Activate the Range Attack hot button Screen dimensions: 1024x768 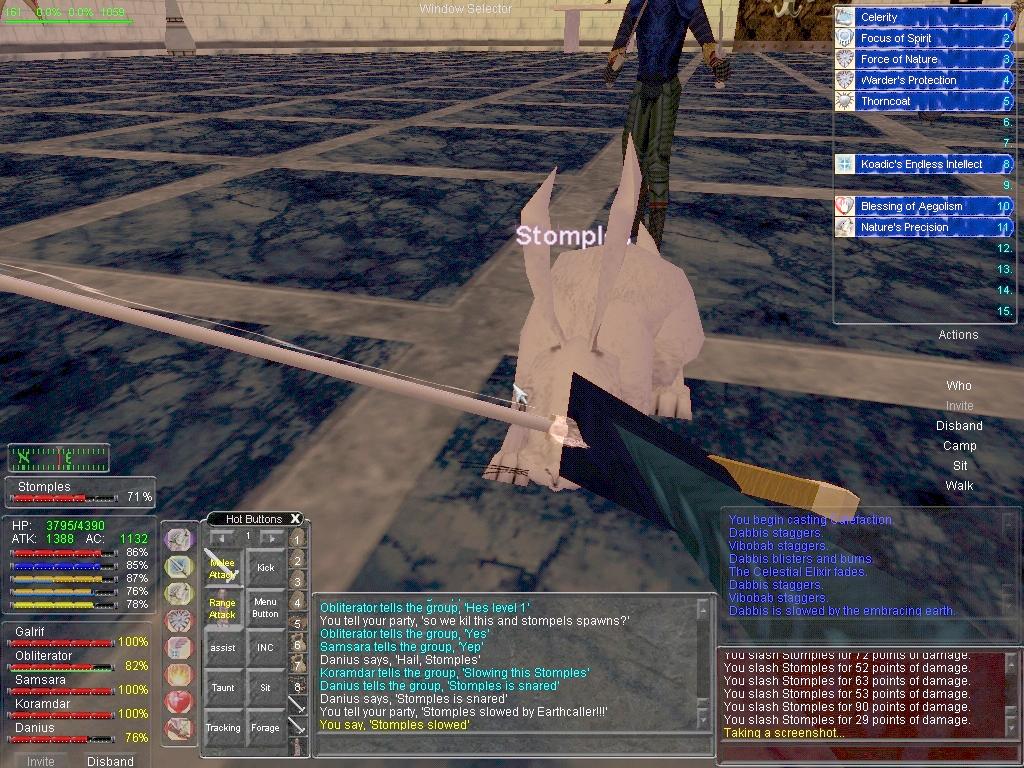pyautogui.click(x=222, y=609)
